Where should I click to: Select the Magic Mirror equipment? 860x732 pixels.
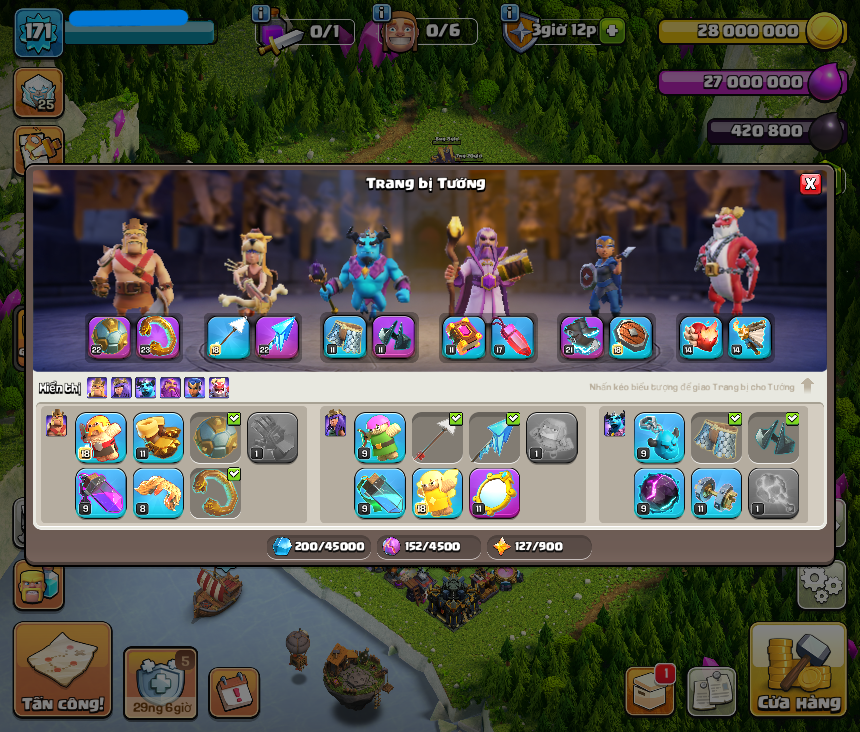click(x=494, y=493)
